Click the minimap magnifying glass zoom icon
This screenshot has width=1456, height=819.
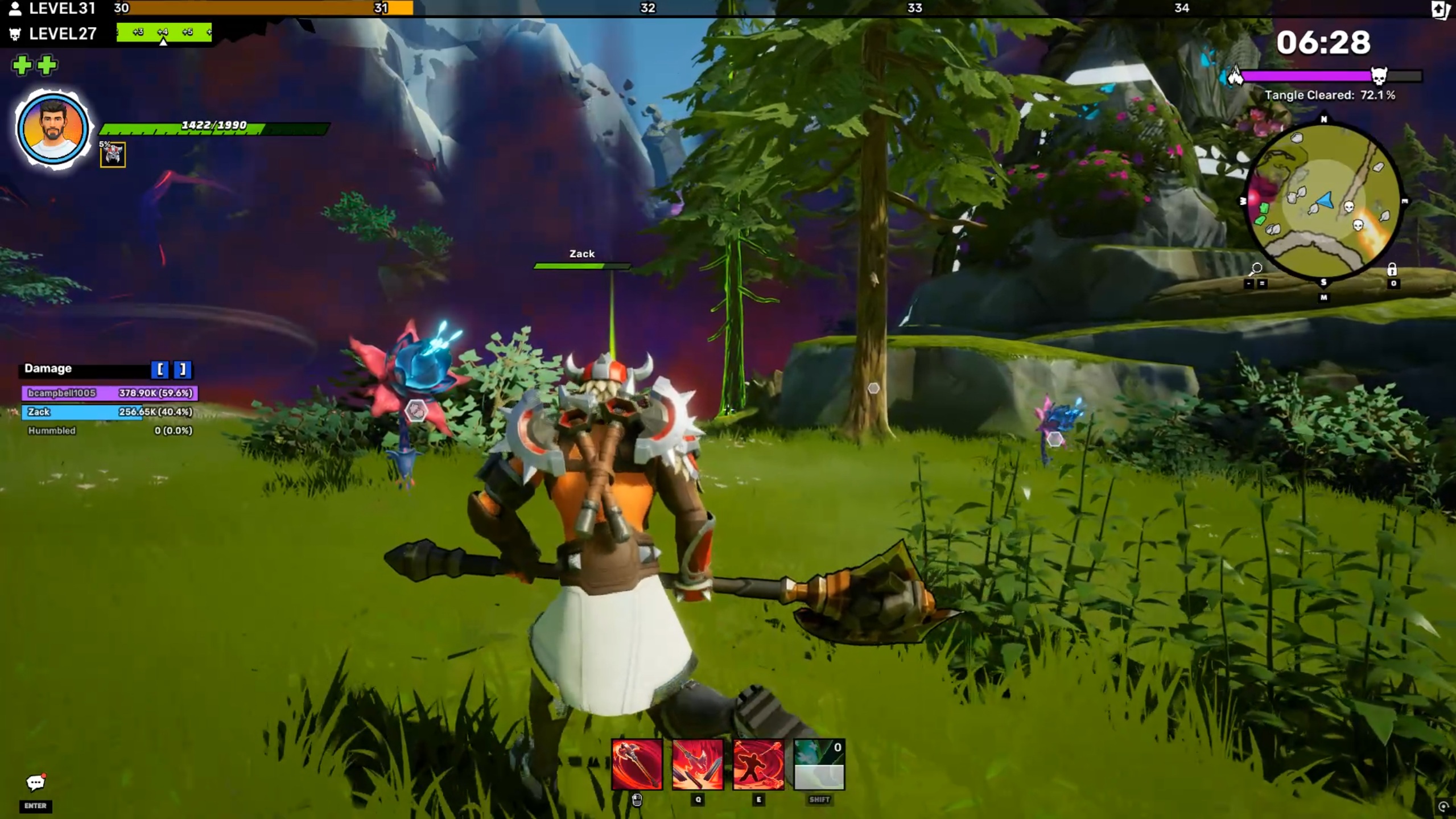pos(1256,268)
